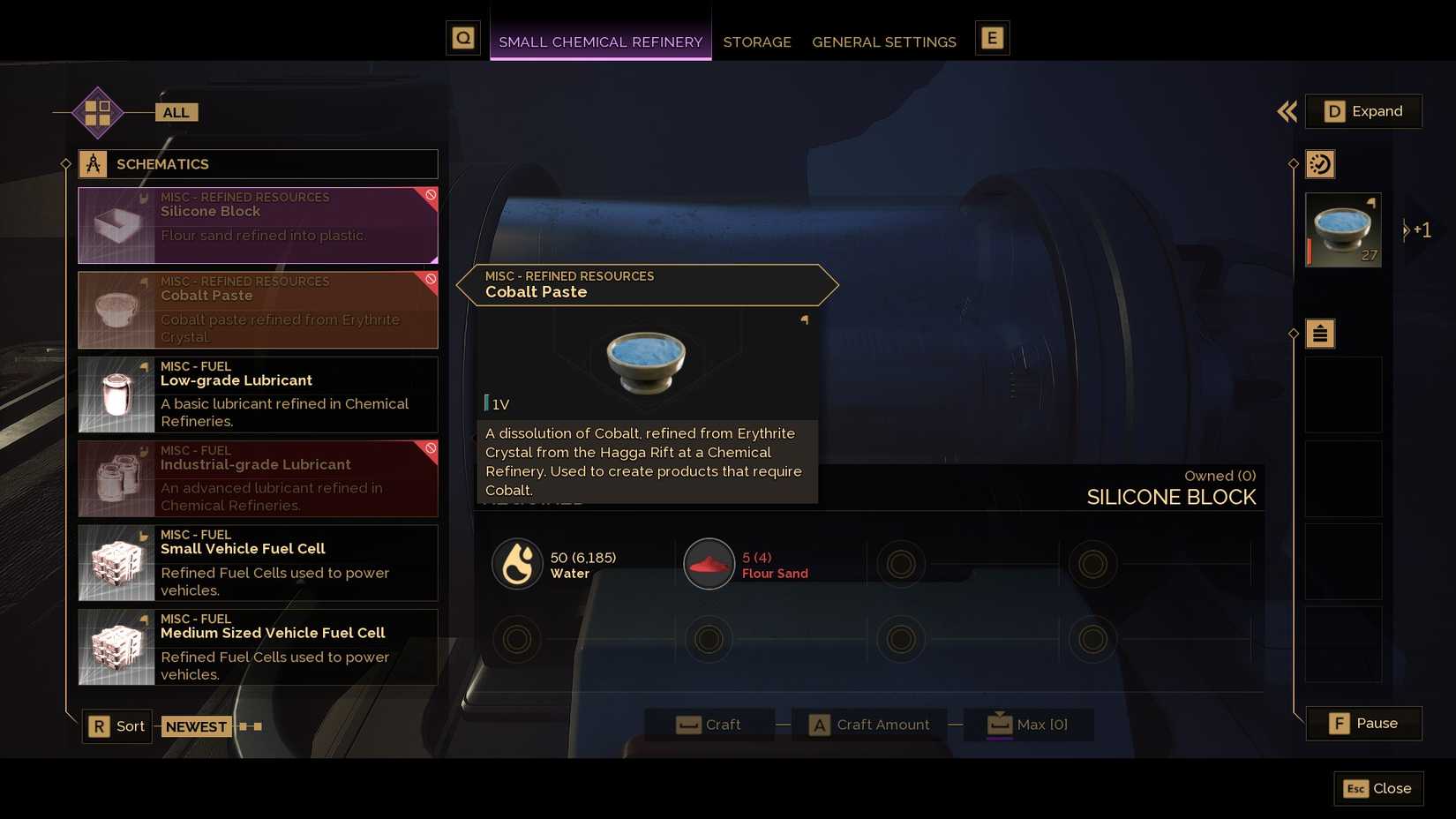1456x819 pixels.
Task: Click the Water droplet ingredient icon
Action: [517, 563]
